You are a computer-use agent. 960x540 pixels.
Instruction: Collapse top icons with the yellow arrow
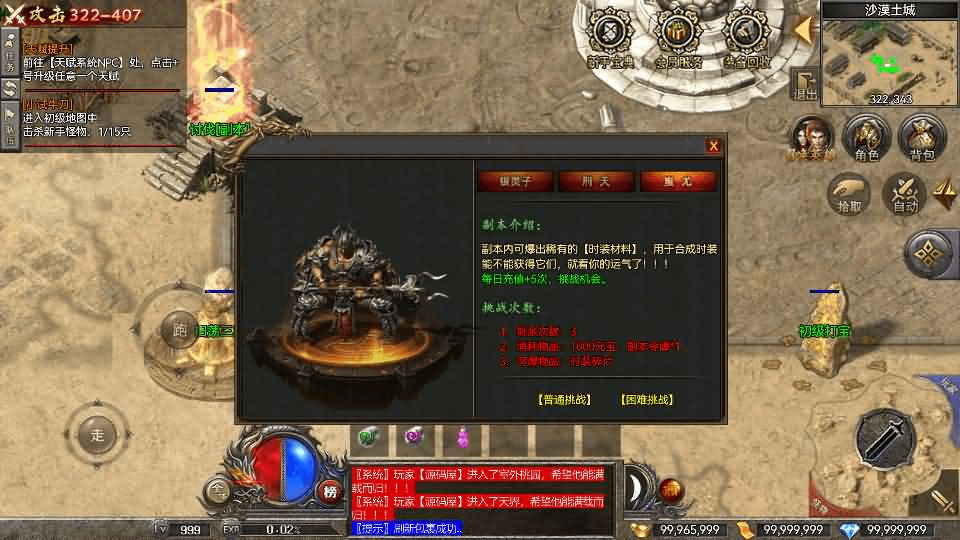802,31
